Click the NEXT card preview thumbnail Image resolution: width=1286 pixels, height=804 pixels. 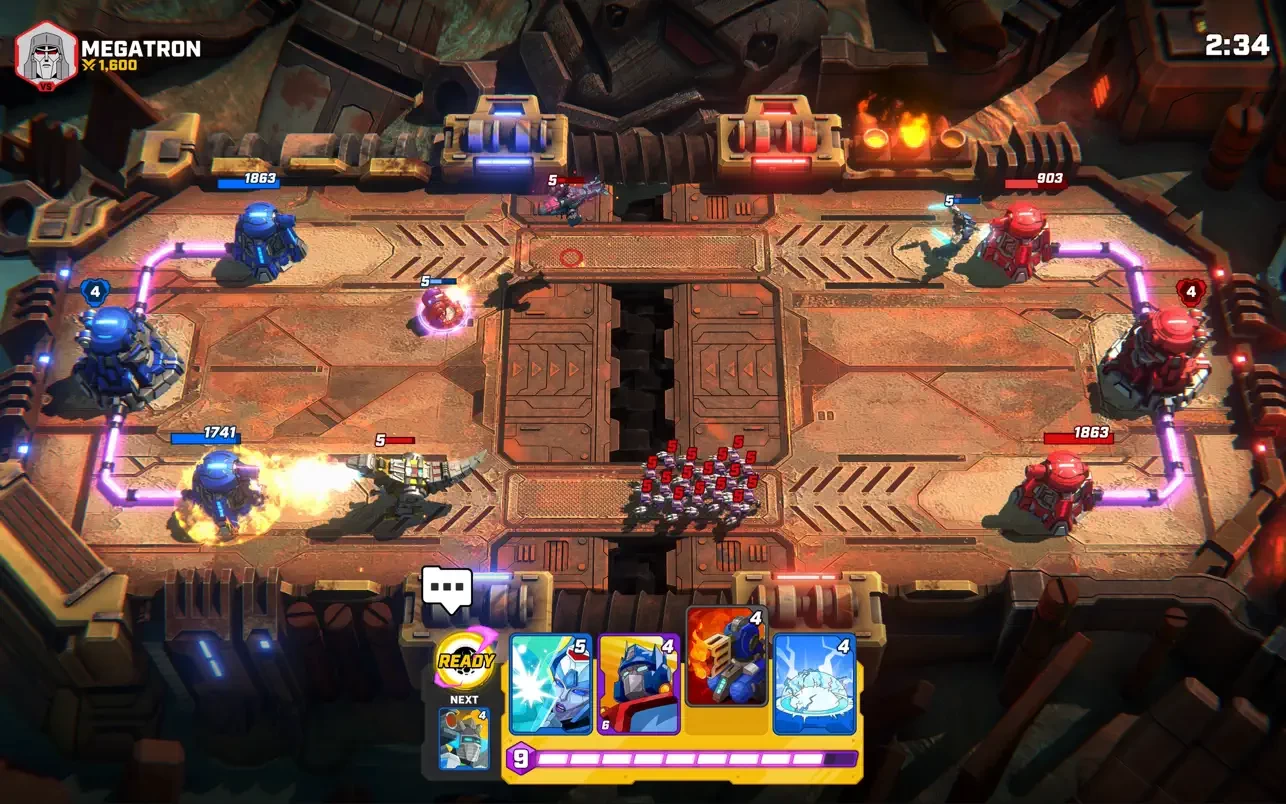click(x=465, y=738)
